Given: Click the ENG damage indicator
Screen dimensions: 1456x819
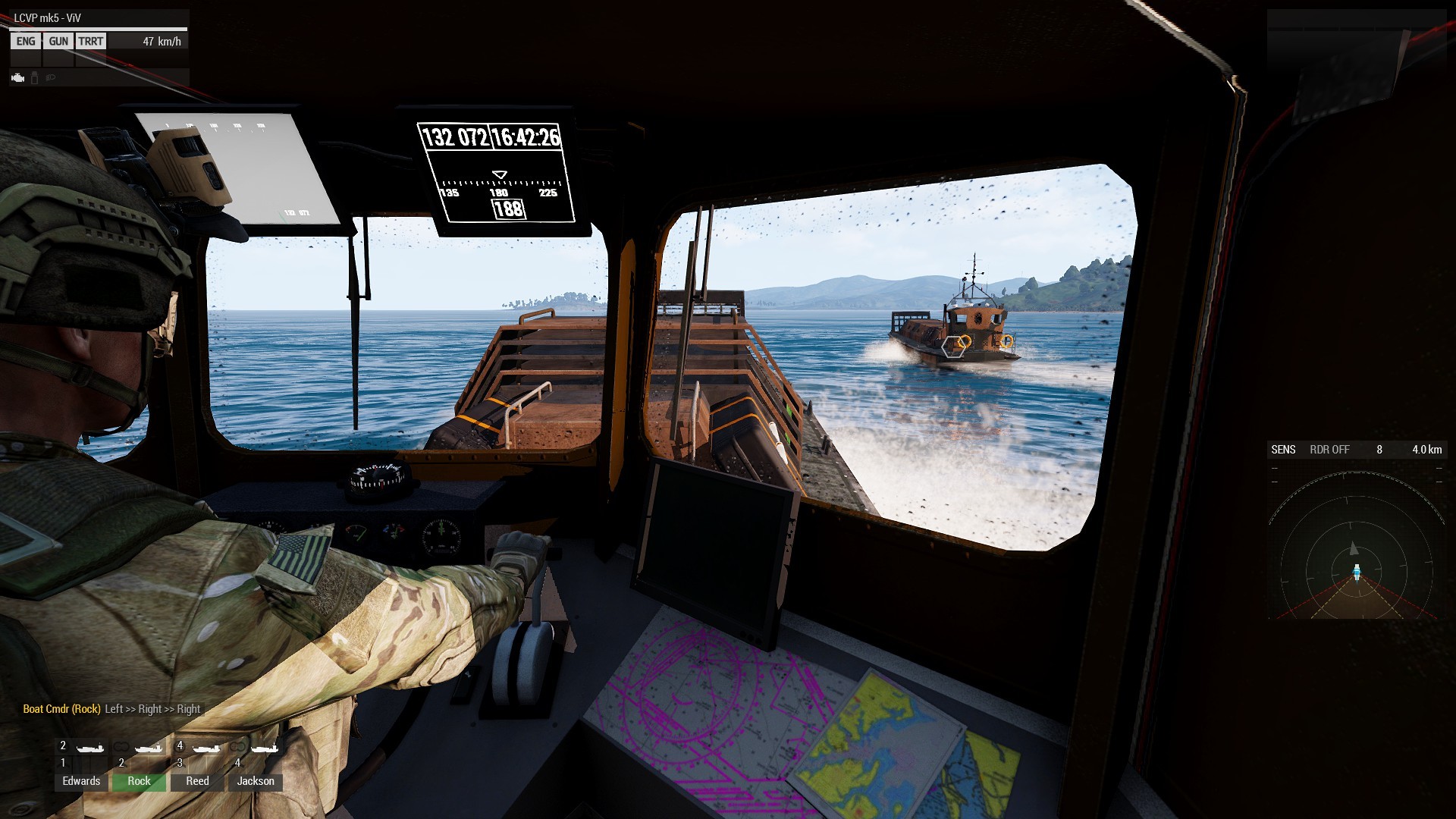Looking at the screenshot, I should coord(26,42).
